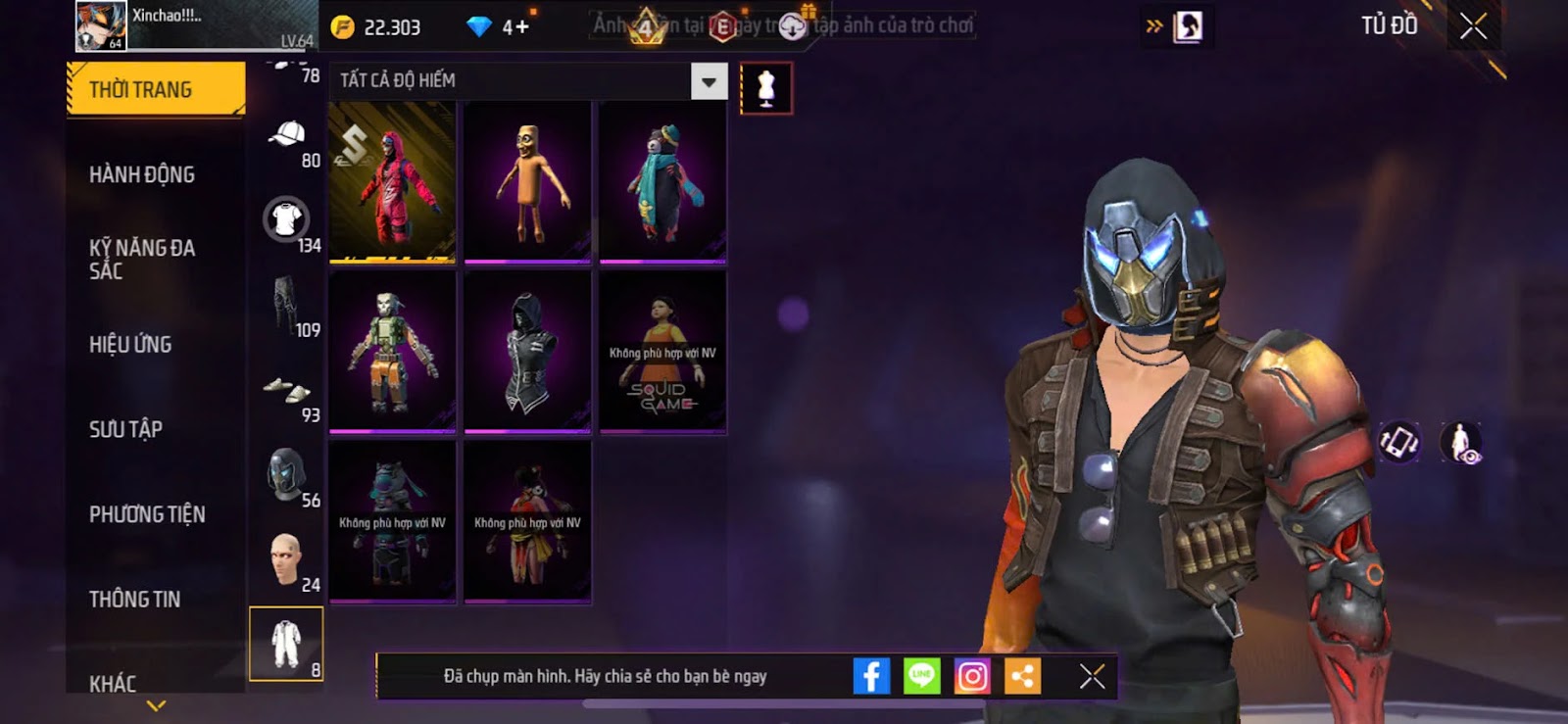Switch to the mask category
Screen dimensions: 1568x724
pyautogui.click(x=287, y=475)
